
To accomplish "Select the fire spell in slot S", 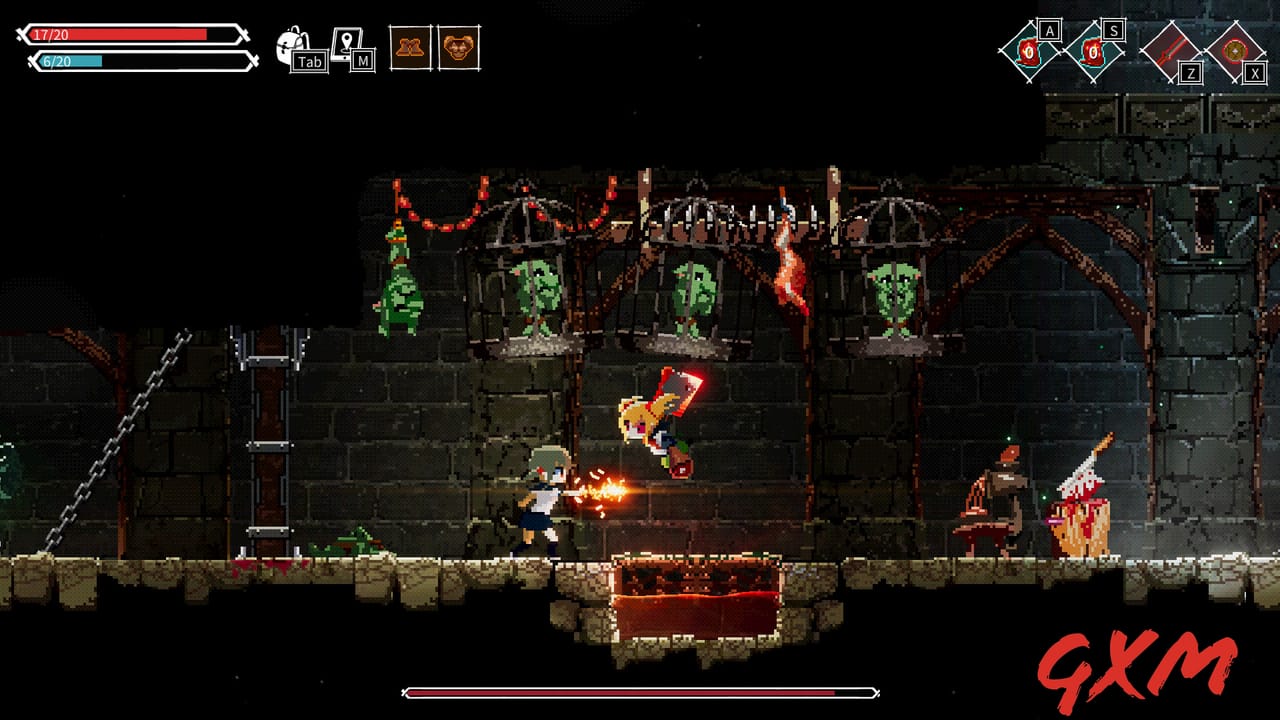I will (1093, 52).
